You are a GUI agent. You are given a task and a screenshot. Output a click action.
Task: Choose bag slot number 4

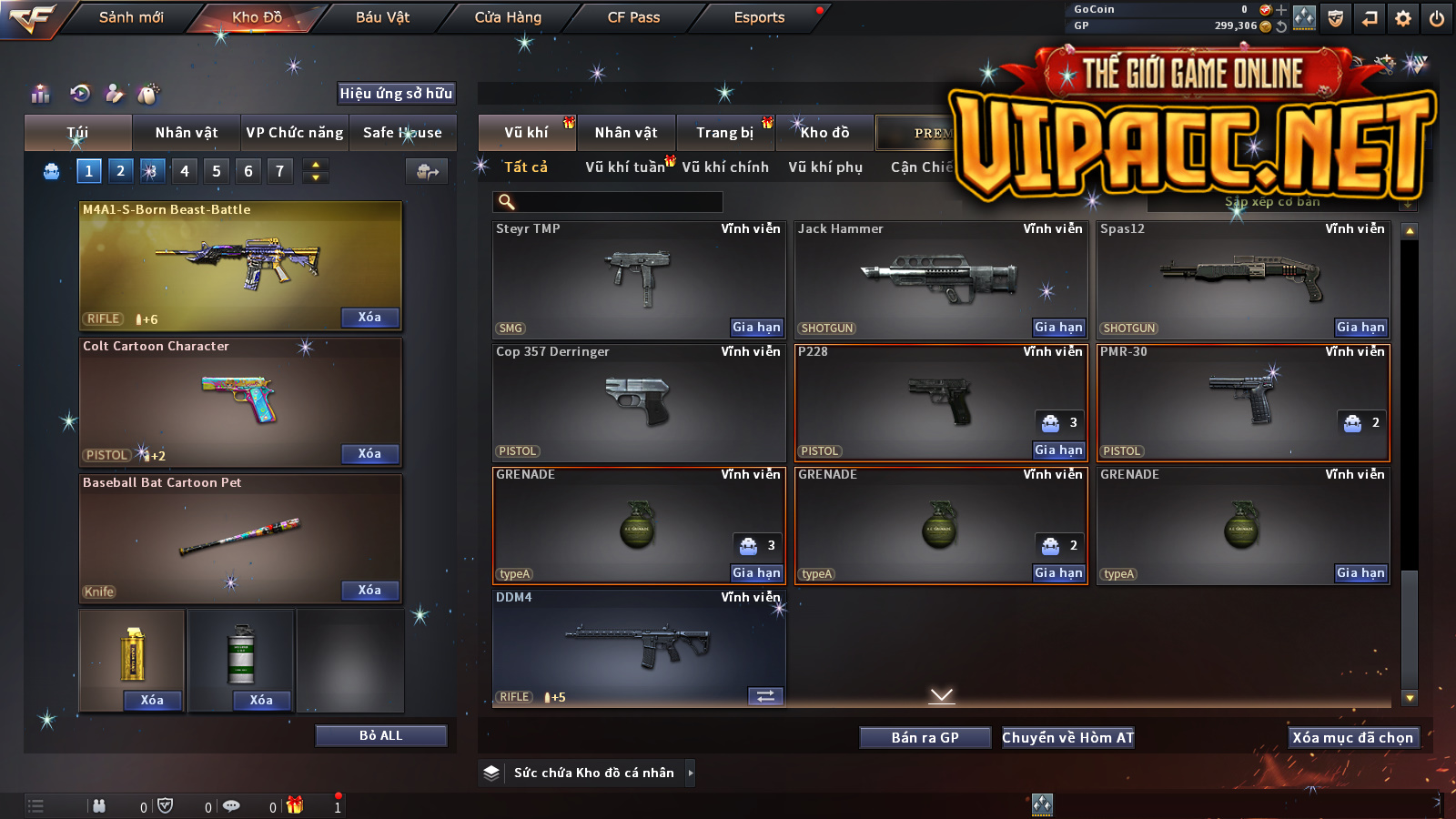tap(185, 171)
